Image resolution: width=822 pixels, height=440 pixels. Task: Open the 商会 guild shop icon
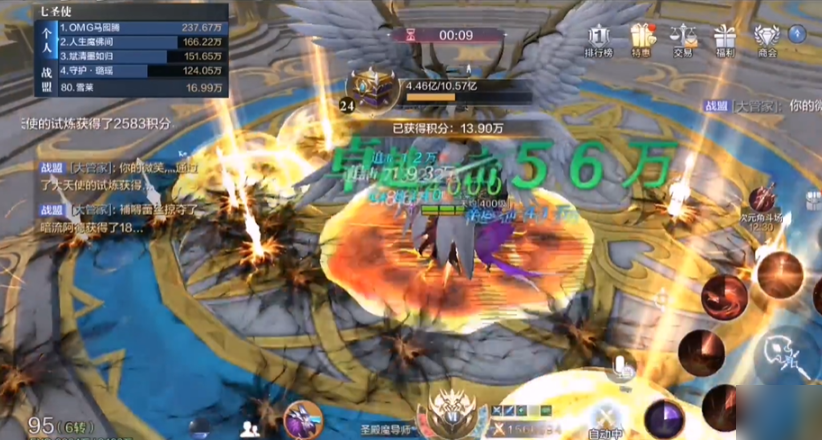pos(768,39)
